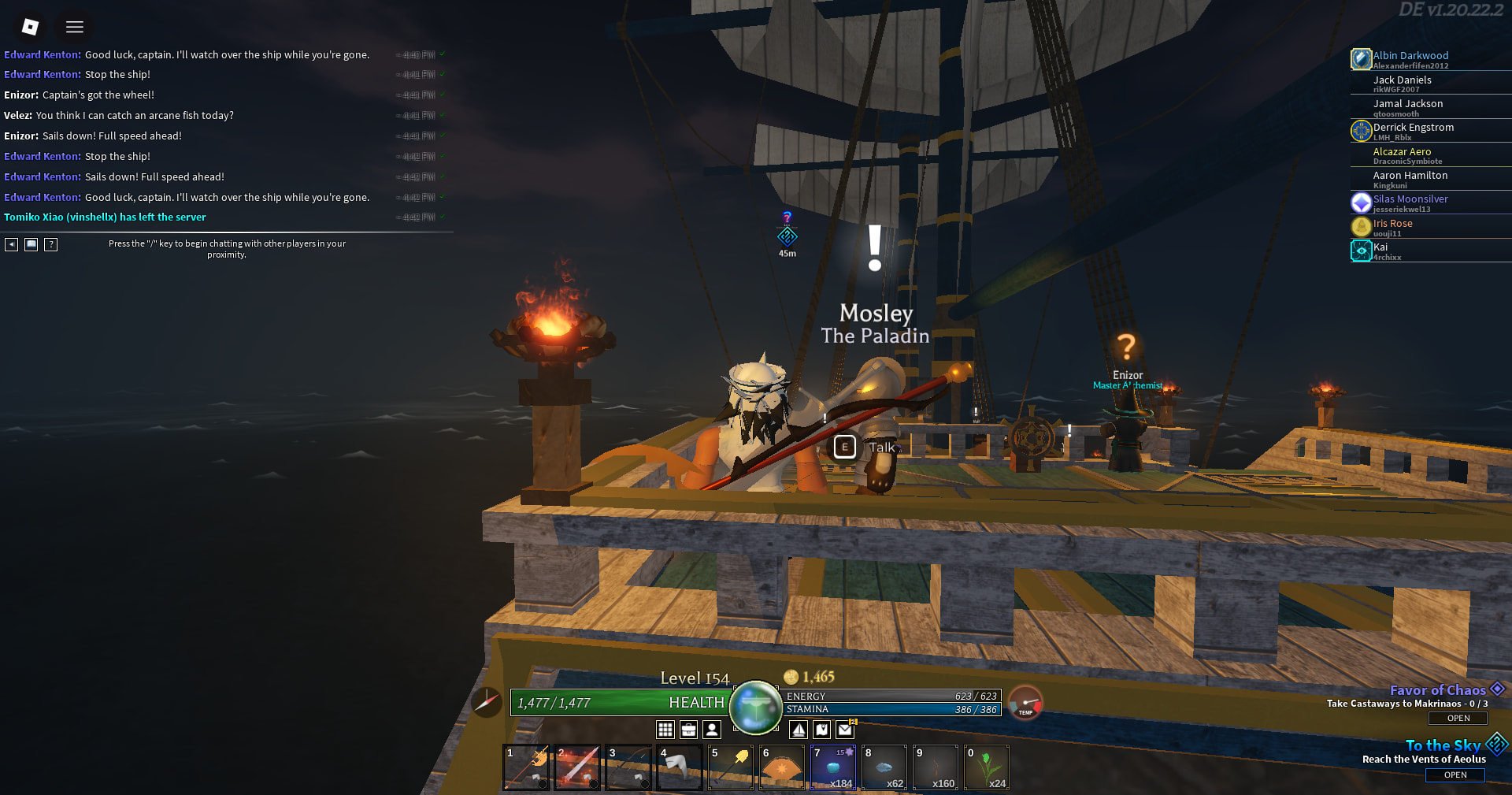Open the Roblox main menu
This screenshot has width=1512, height=795.
[30, 27]
